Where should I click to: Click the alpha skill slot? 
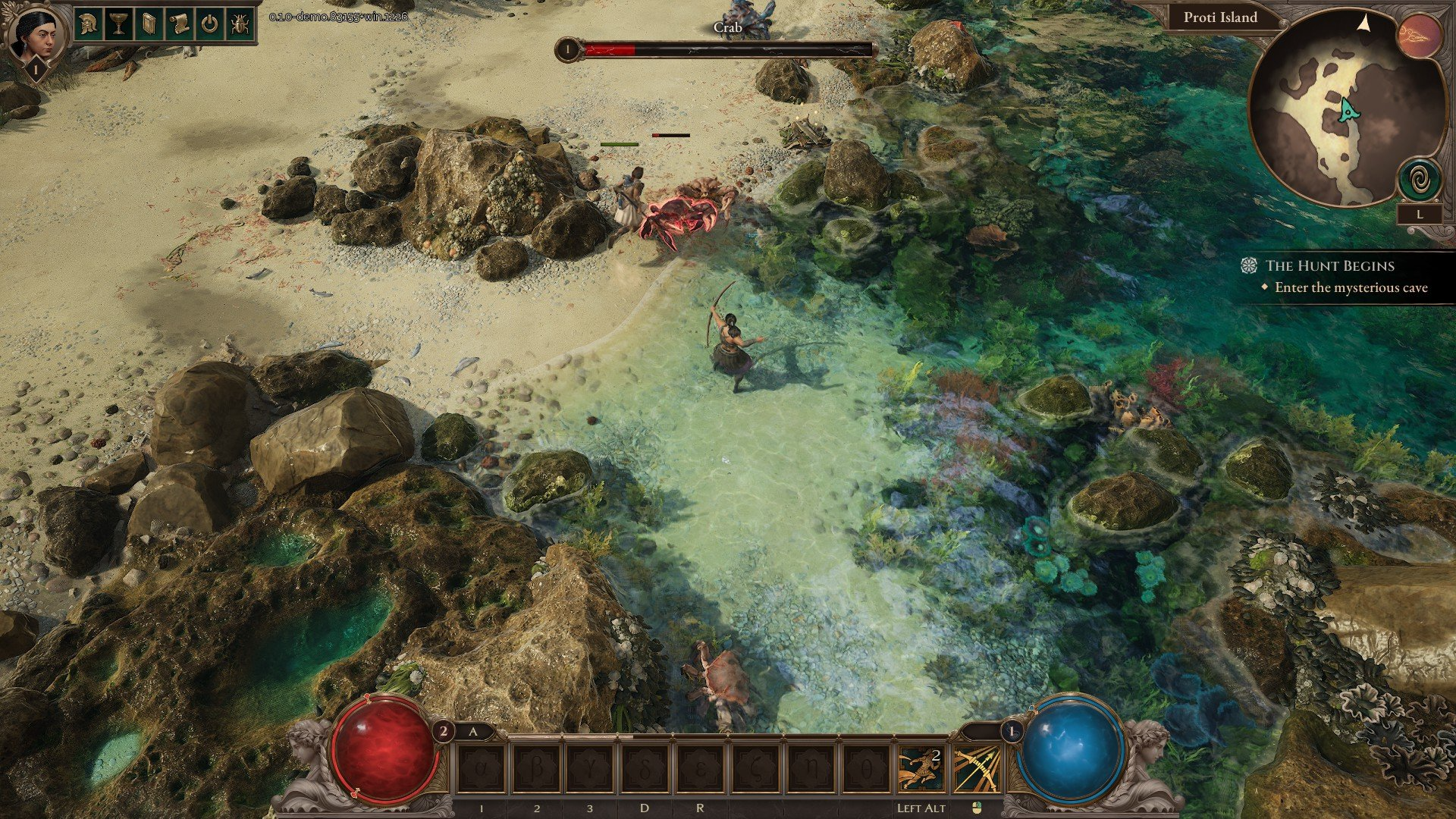coord(482,769)
